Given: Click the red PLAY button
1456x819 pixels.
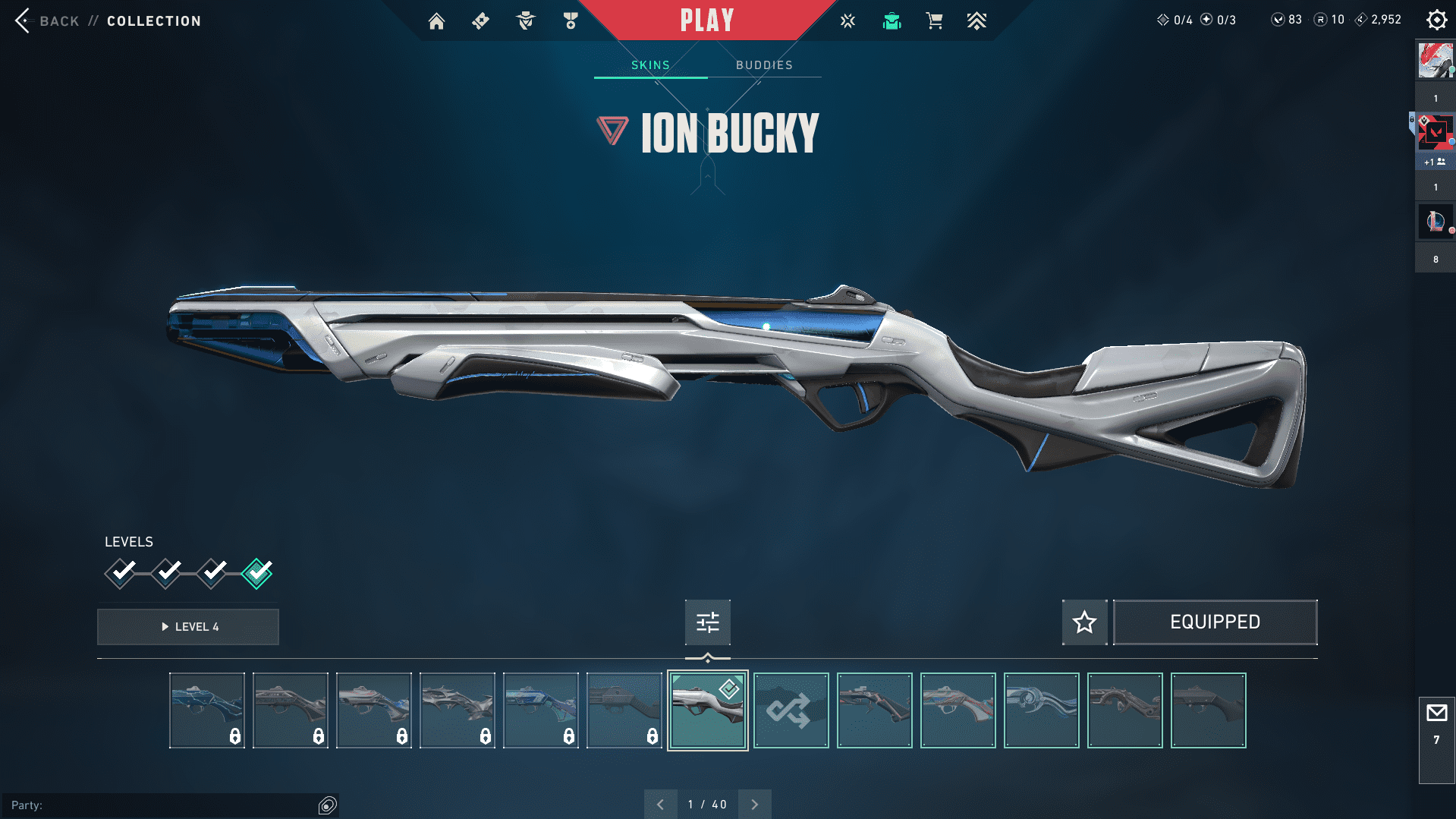Looking at the screenshot, I should coord(706,20).
